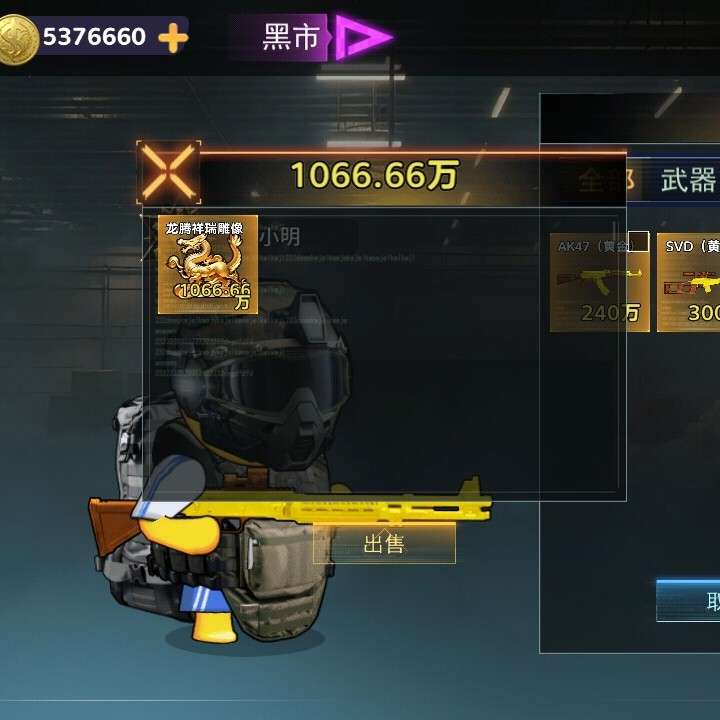The image size is (720, 720).
Task: Select the golden dragon statue item
Action: tap(208, 264)
